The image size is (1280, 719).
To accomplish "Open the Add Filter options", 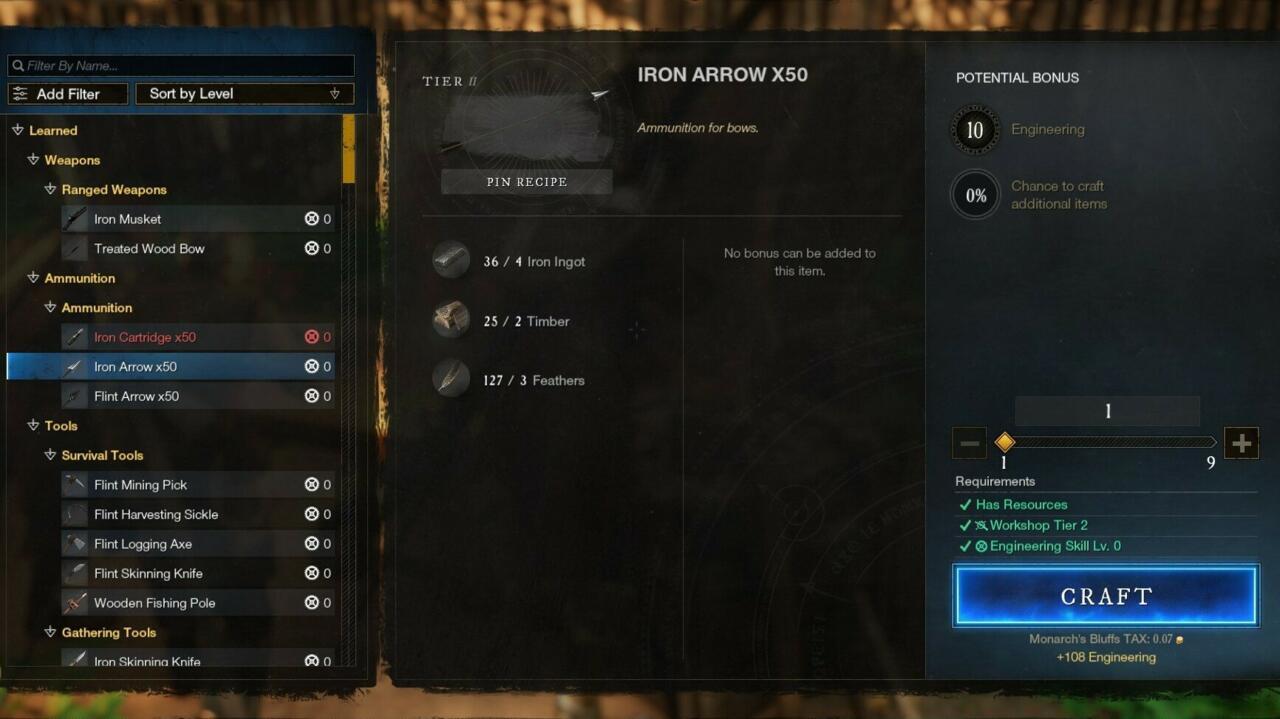I will (68, 94).
